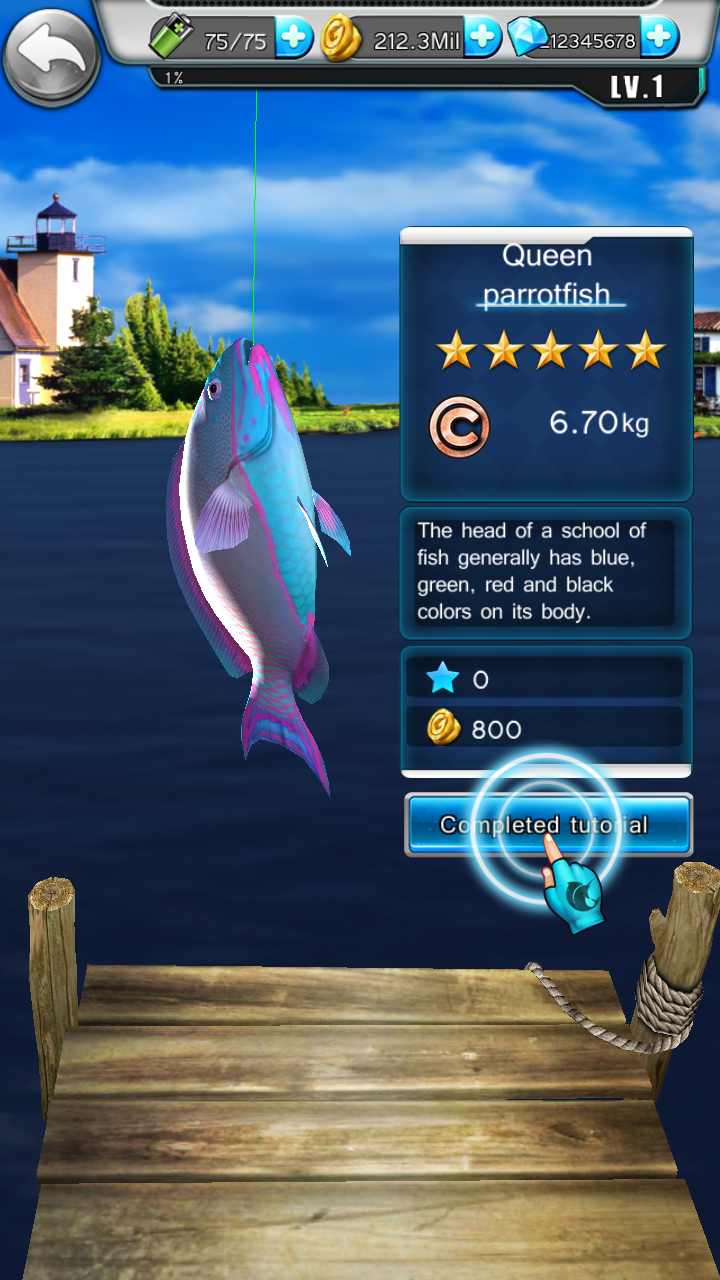Go back with the arrow button
Viewport: 720px width, 1280px height.
(50, 56)
